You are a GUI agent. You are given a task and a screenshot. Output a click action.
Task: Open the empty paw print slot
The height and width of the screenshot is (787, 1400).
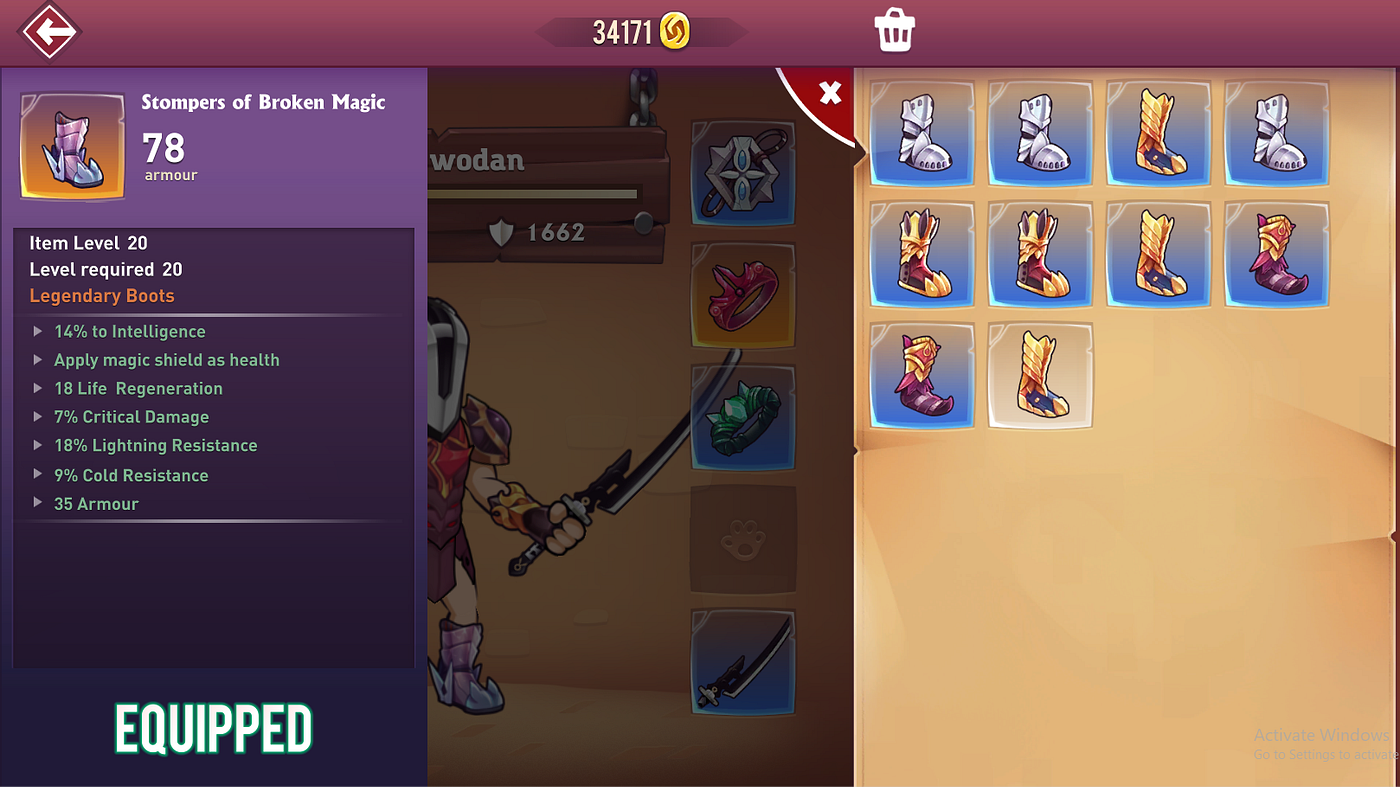point(743,539)
